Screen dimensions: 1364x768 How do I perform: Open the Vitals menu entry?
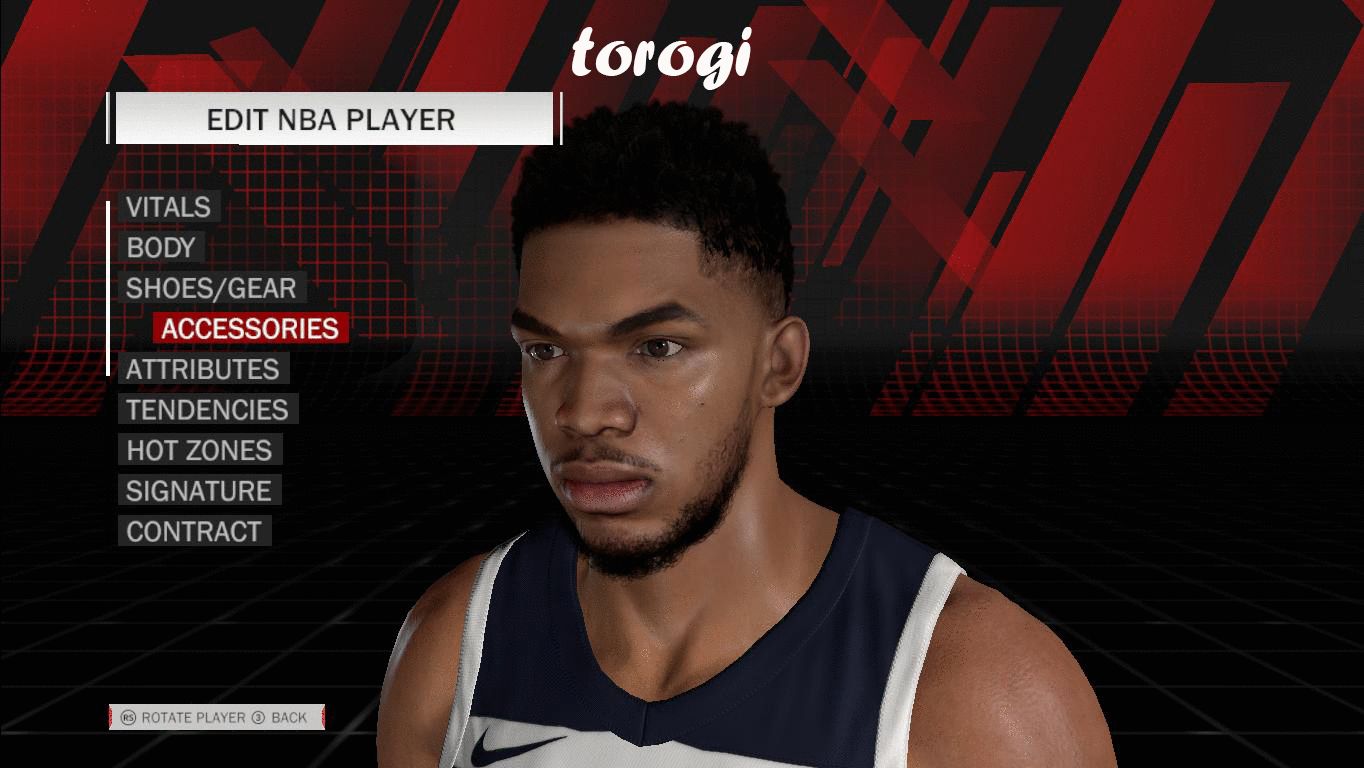[x=168, y=207]
